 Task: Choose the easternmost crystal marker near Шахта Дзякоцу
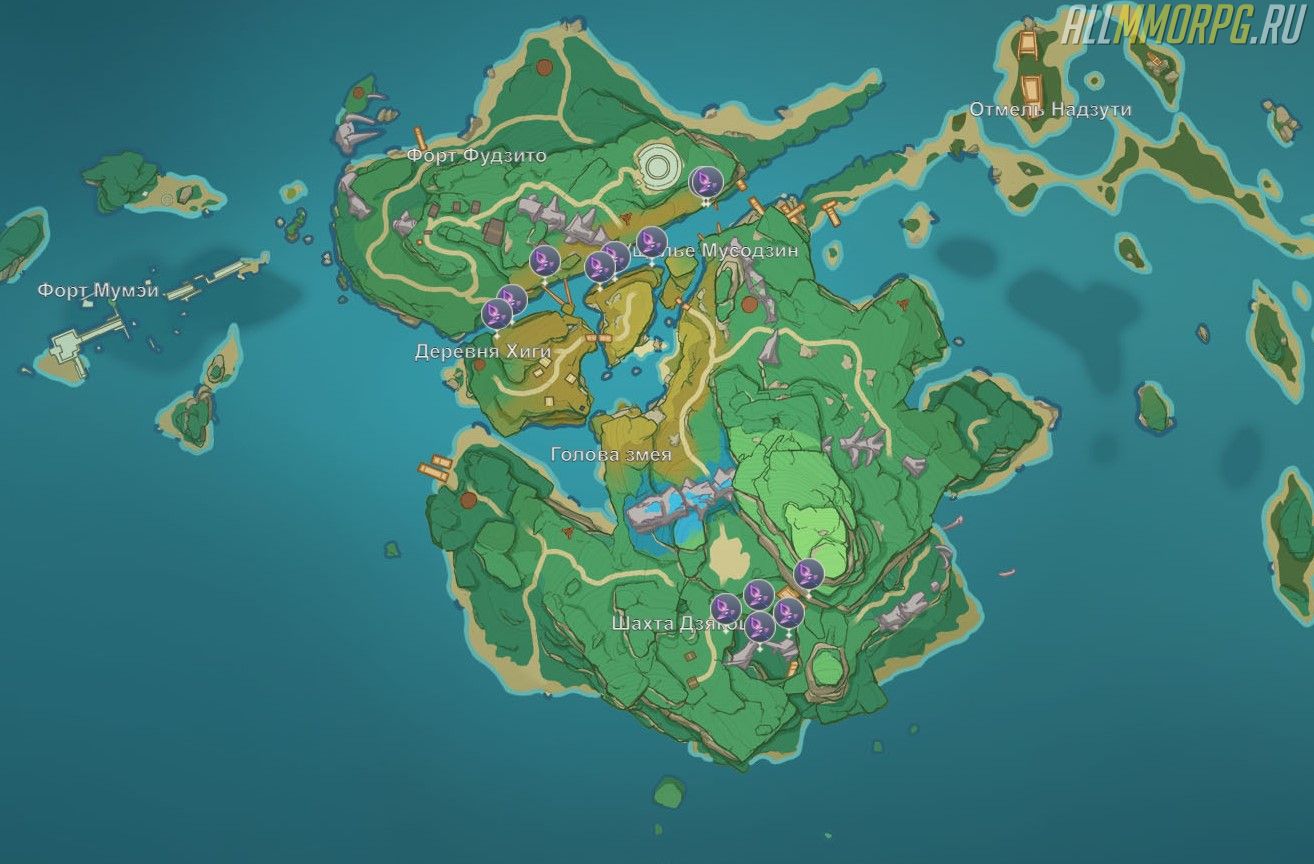click(808, 574)
